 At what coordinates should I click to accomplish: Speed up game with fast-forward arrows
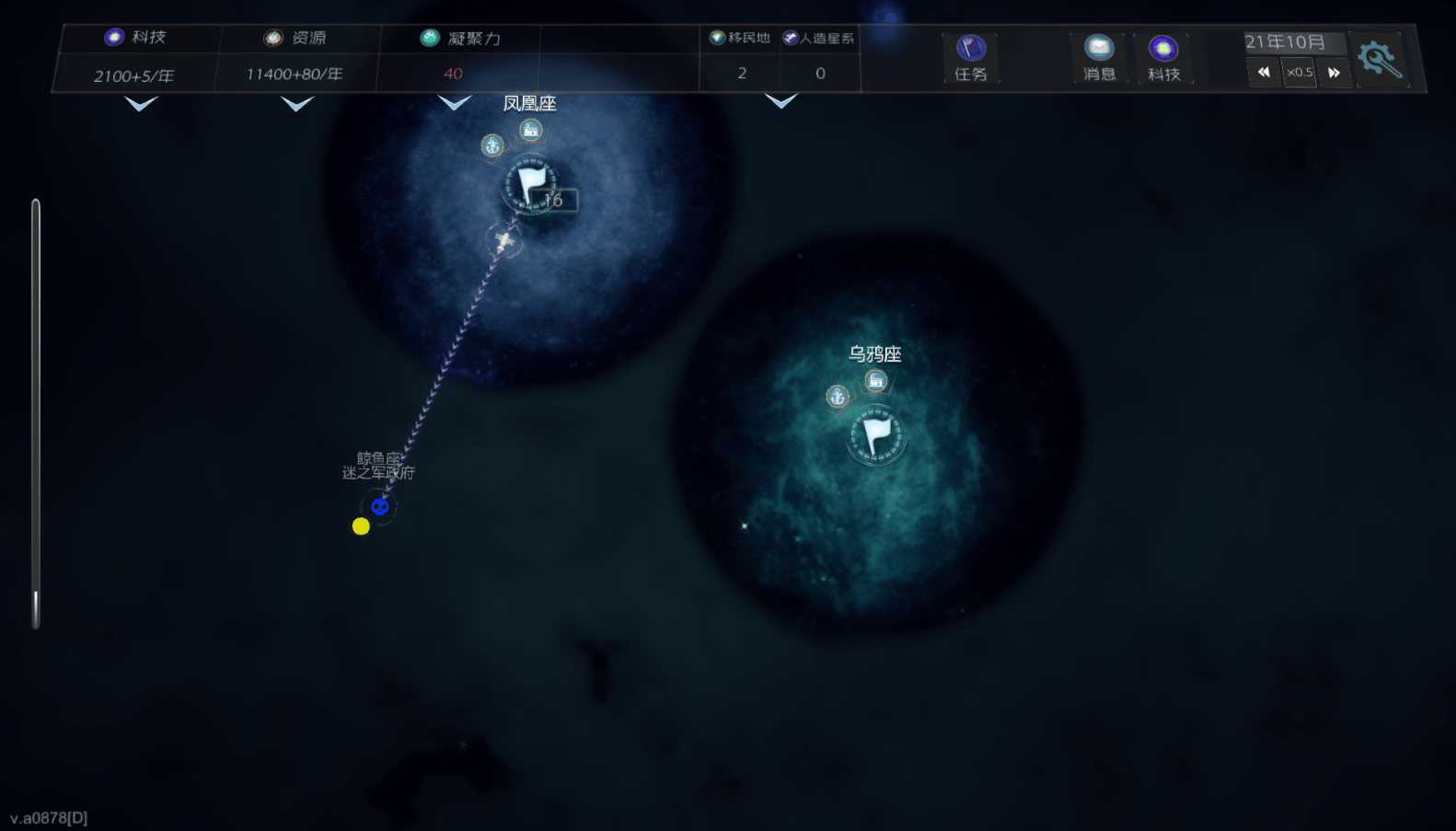point(1334,72)
